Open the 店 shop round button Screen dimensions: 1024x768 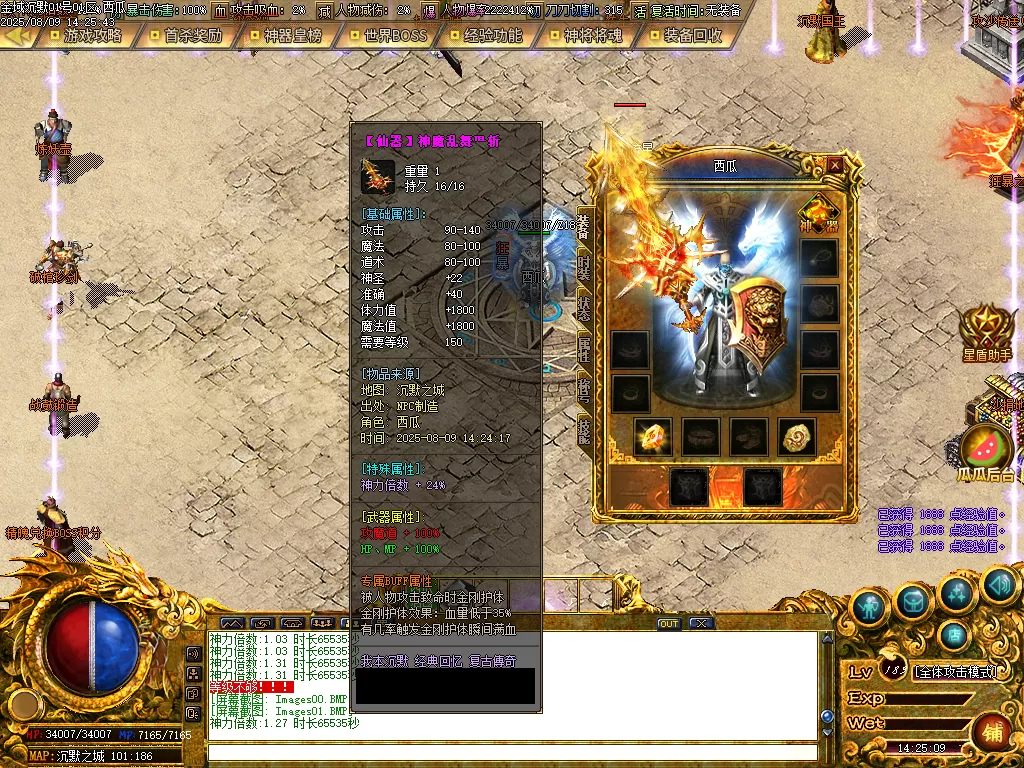[953, 634]
